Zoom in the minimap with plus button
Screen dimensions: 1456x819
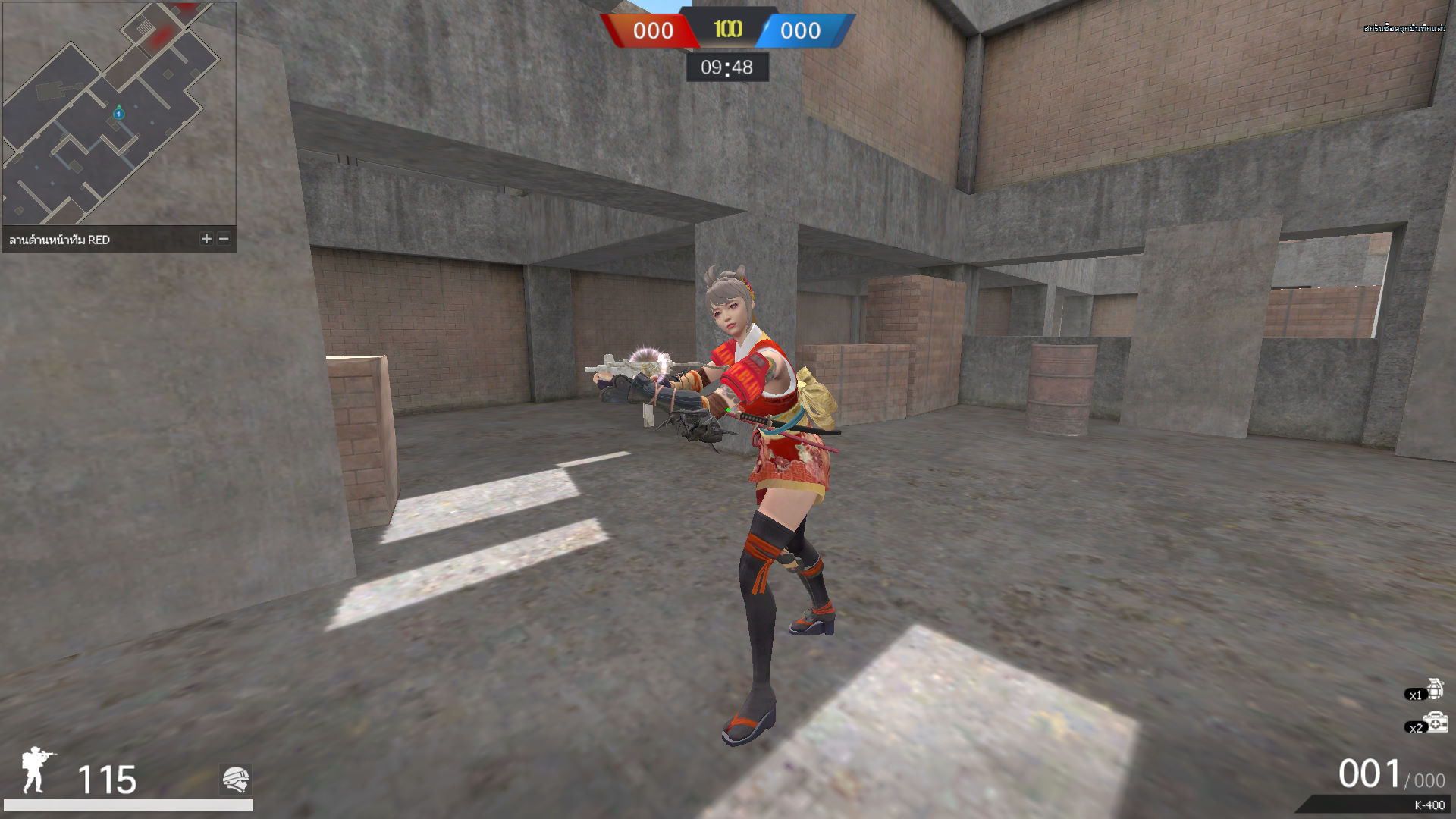(x=206, y=239)
